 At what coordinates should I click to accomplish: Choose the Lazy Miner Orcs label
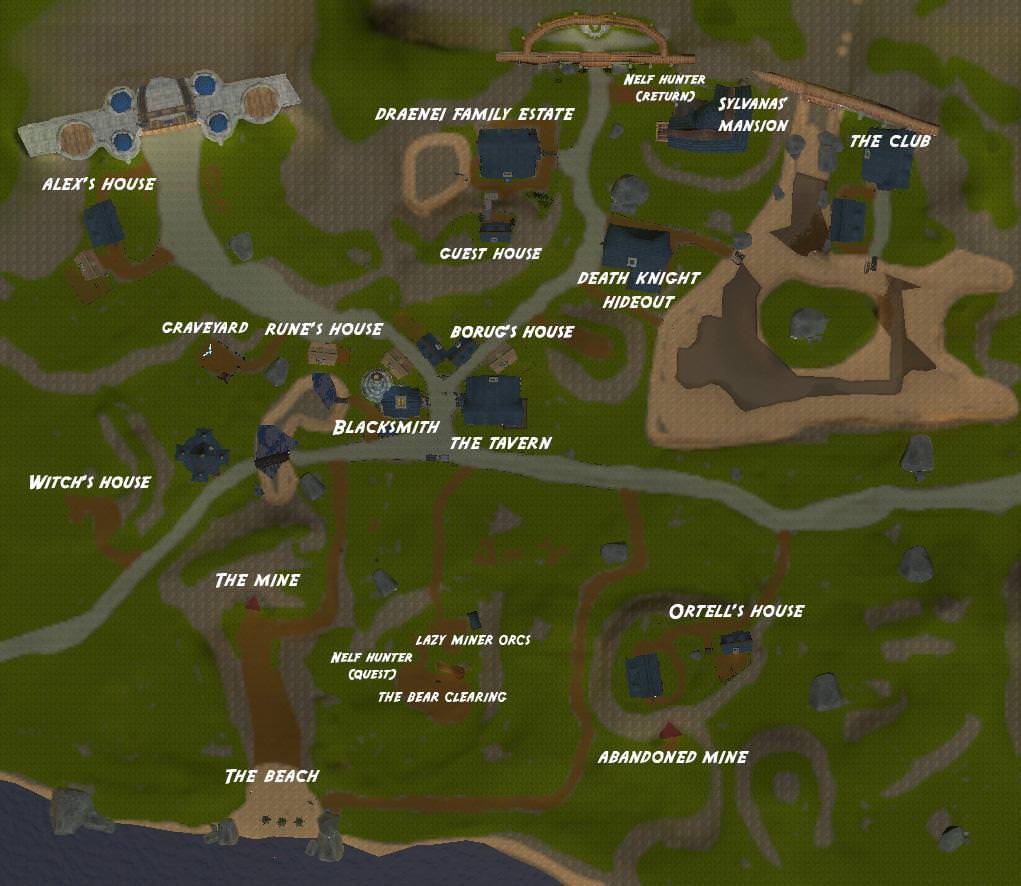tap(472, 639)
